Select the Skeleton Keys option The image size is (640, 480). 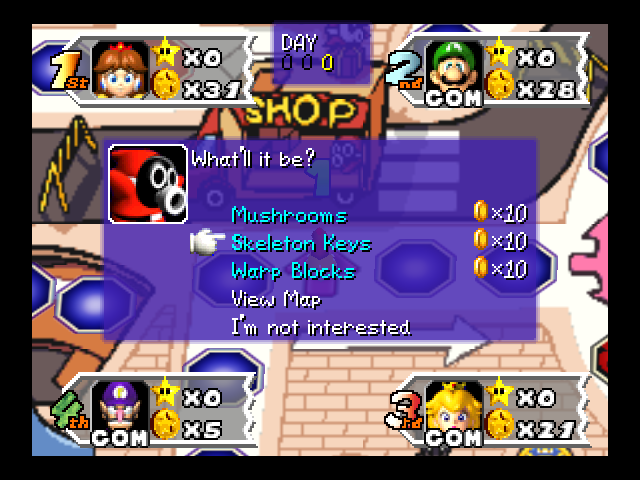(x=300, y=243)
